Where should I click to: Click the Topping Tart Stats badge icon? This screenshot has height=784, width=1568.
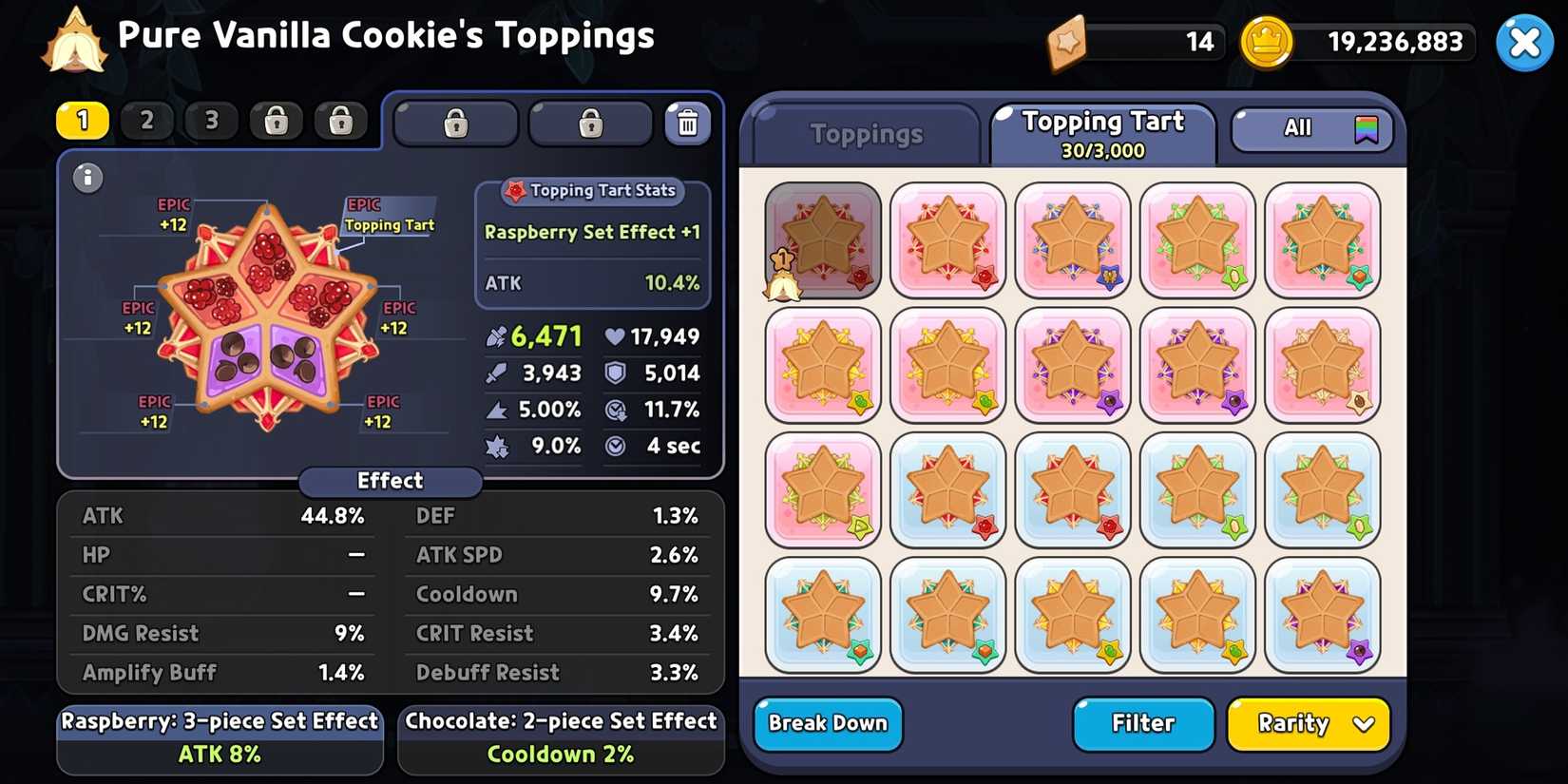coord(517,190)
